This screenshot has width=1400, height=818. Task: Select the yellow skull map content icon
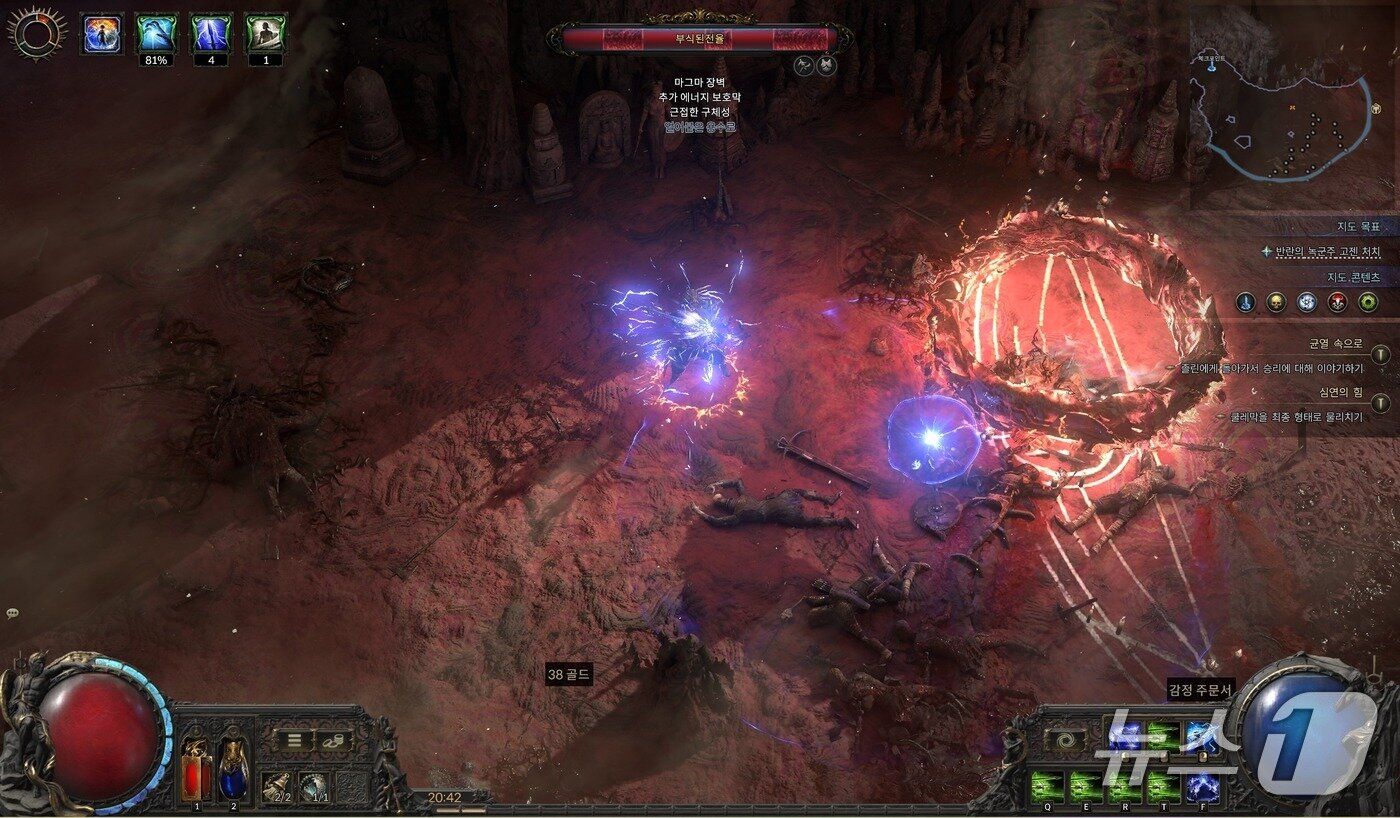coord(1276,301)
